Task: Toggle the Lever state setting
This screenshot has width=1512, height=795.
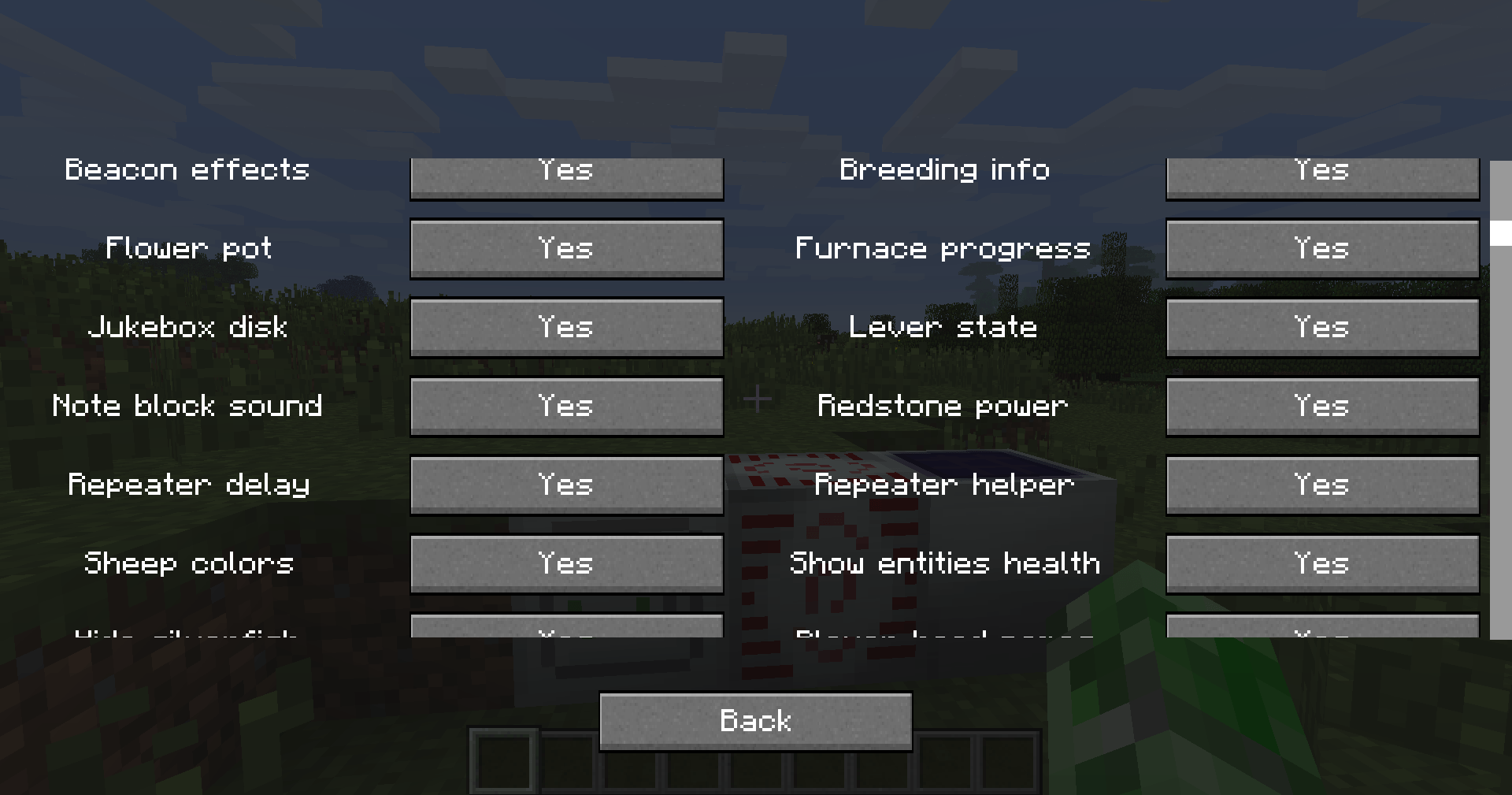Action: pyautogui.click(x=1321, y=328)
